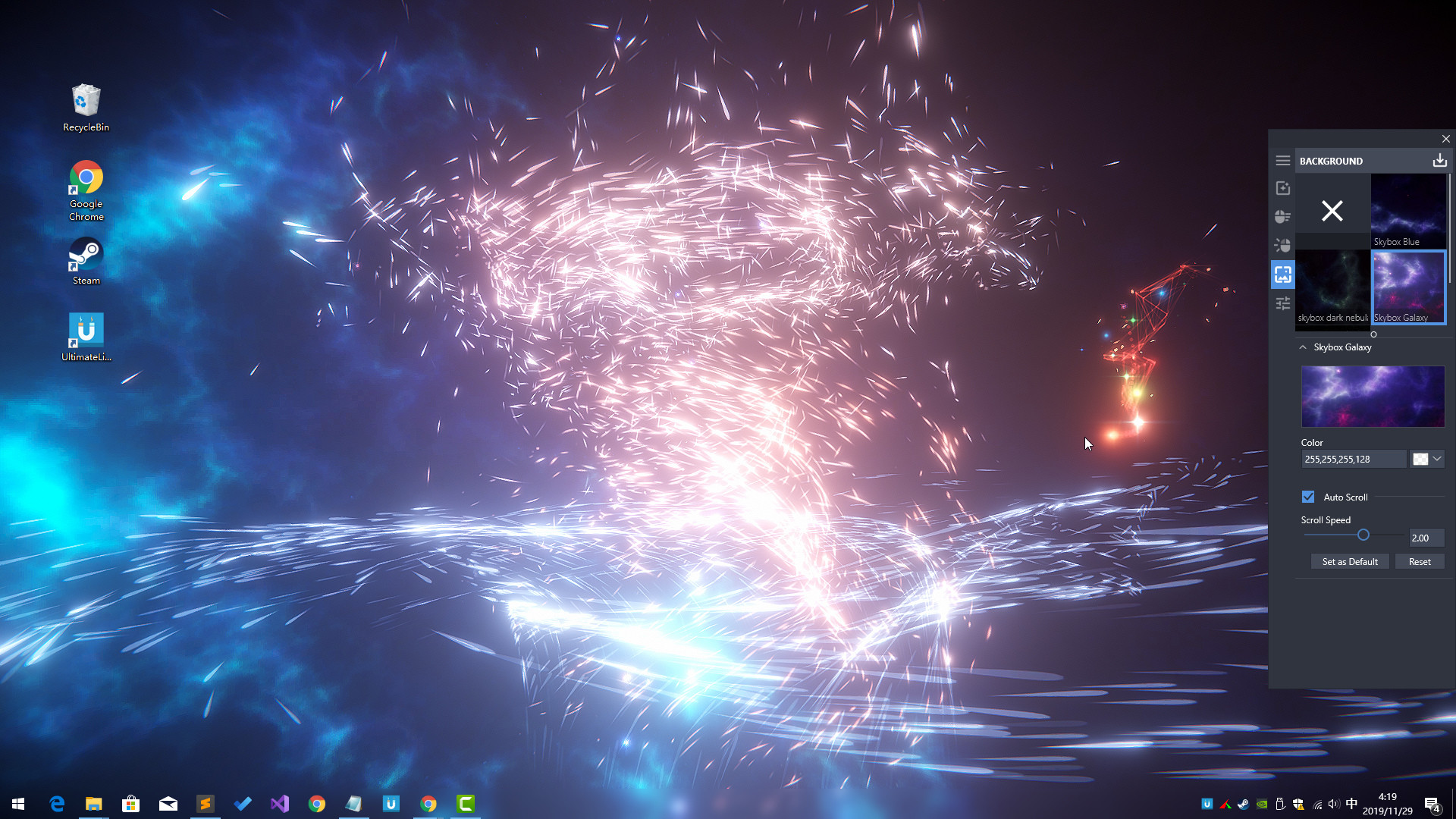
Task: Click the download icon next to BACKGROUND
Action: (x=1439, y=160)
